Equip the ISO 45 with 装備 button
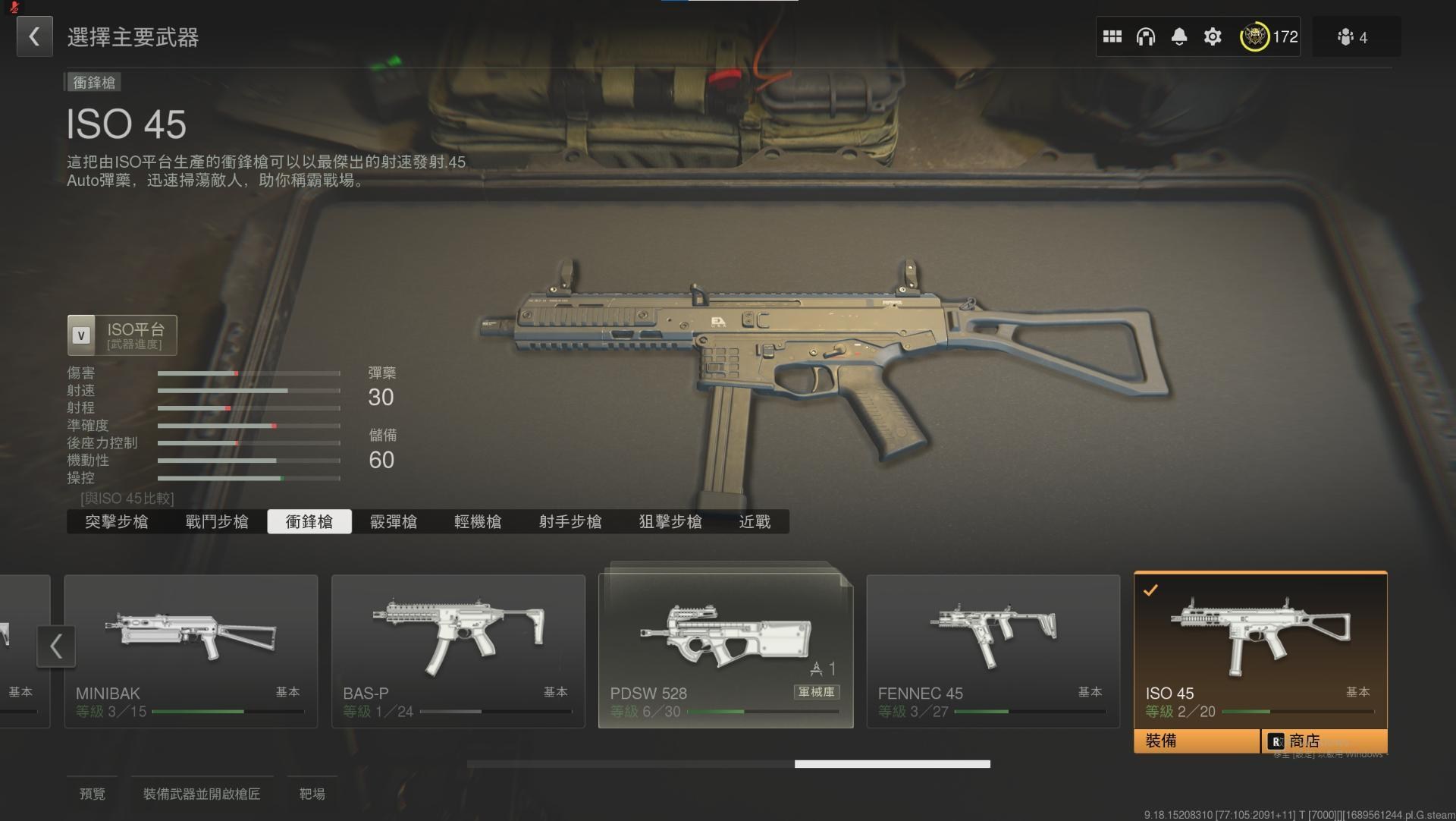Image resolution: width=1456 pixels, height=821 pixels. point(1196,741)
